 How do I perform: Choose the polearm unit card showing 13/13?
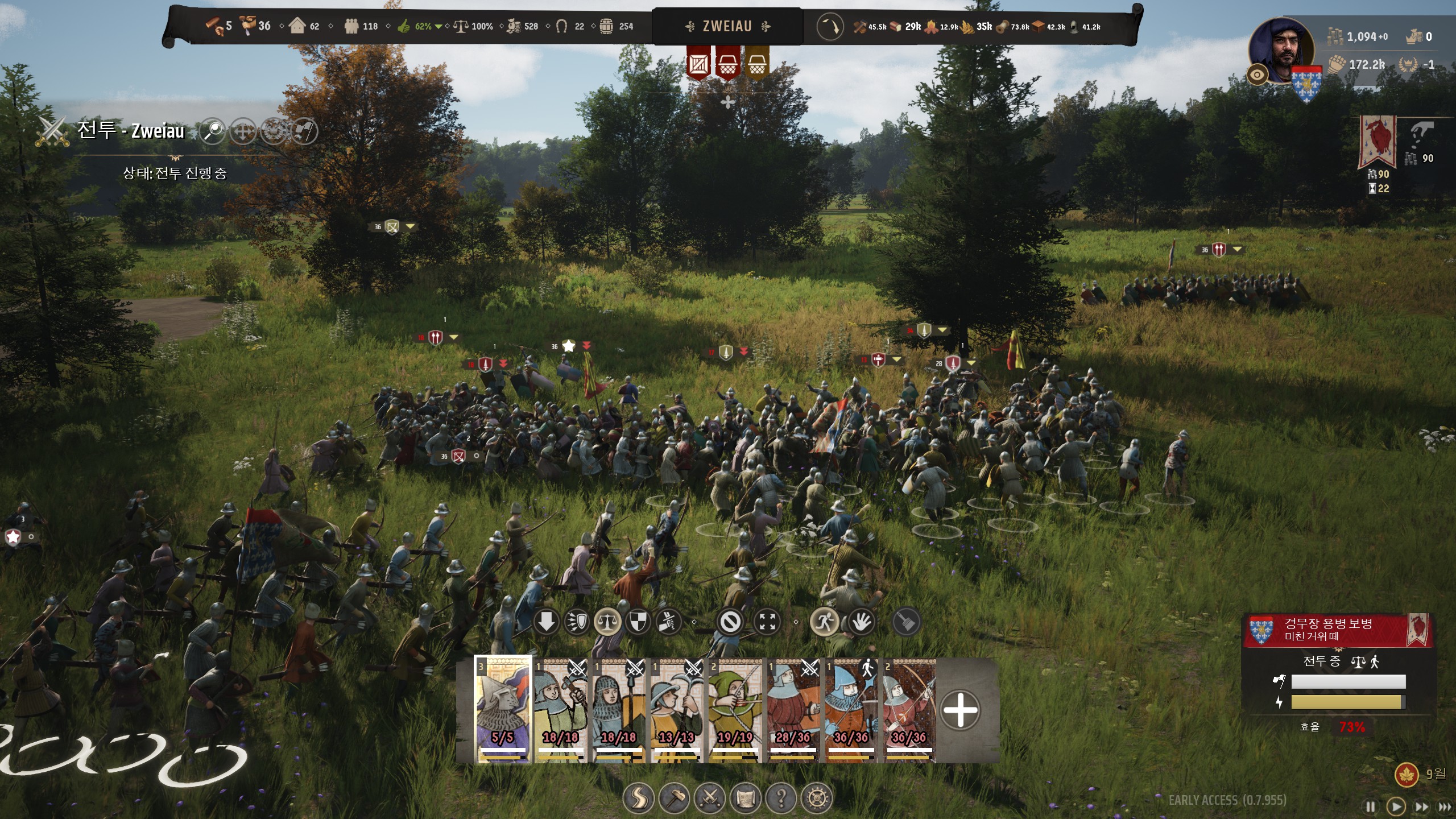click(677, 709)
